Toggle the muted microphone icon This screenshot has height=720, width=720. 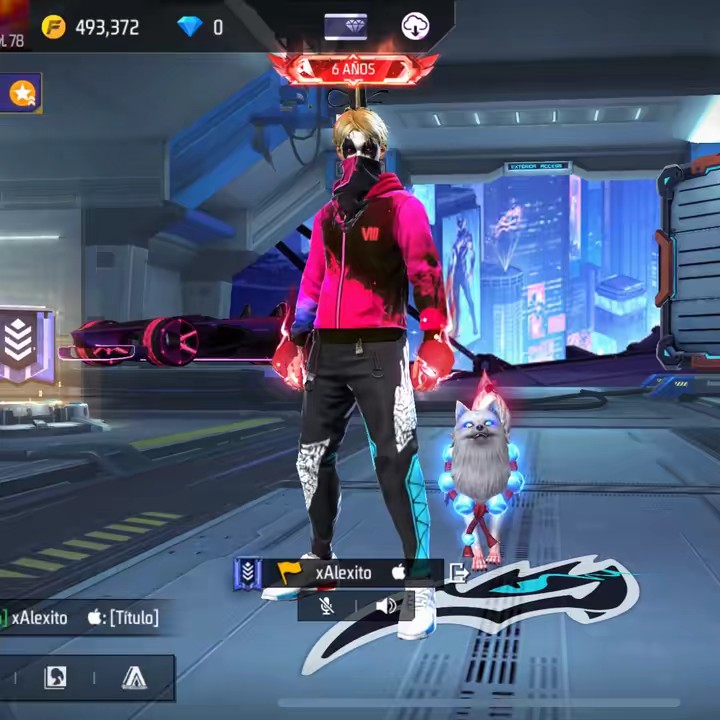pos(327,605)
